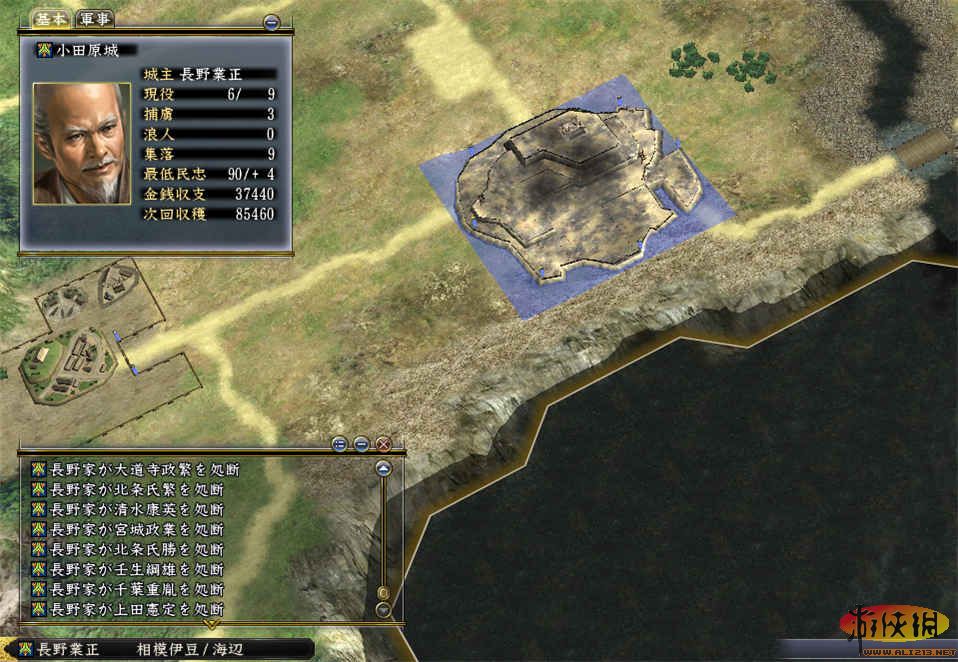Click the log scroll-down arrow
This screenshot has width=958, height=662.
(382, 608)
